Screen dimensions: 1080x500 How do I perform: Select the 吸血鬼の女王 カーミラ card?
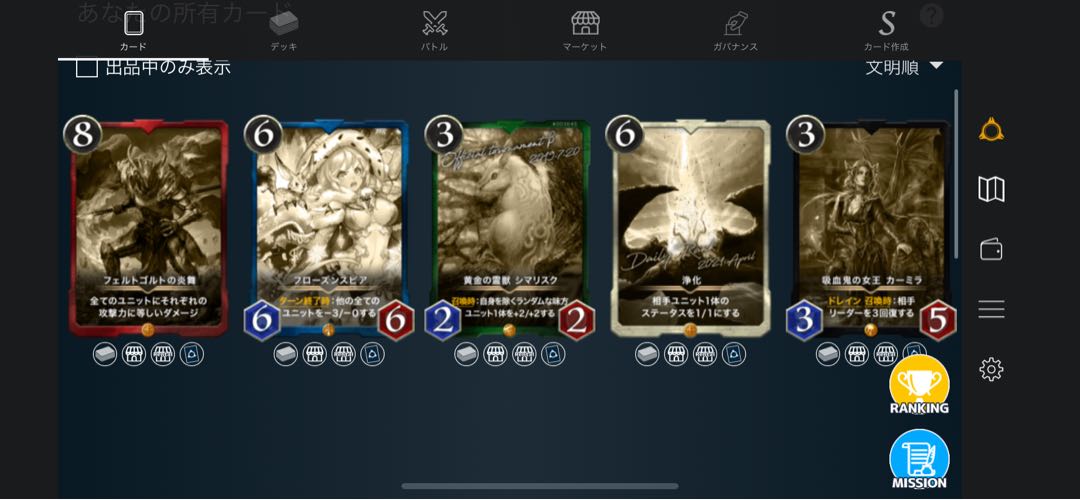871,228
